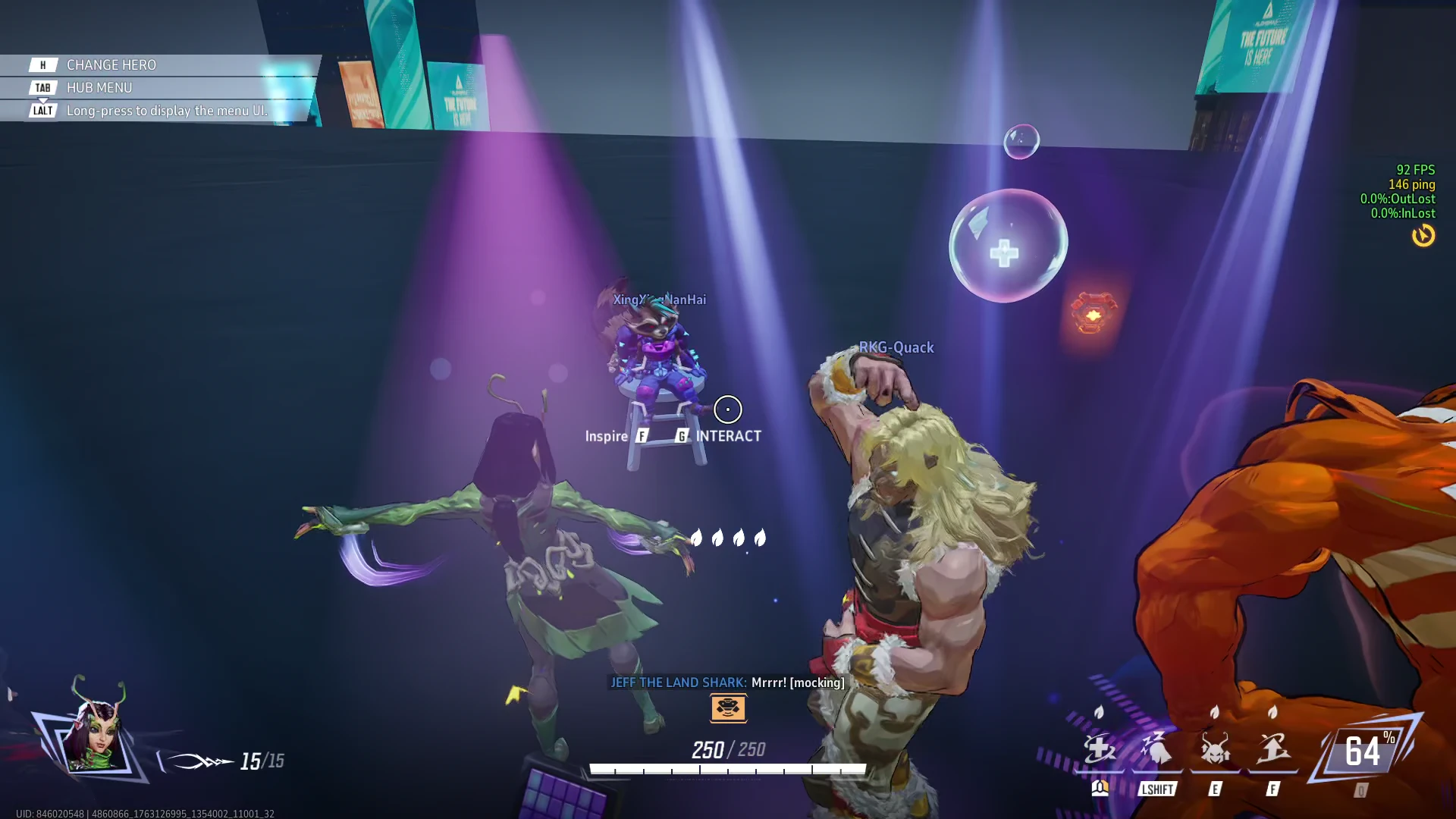This screenshot has height=819, width=1456.
Task: Activate the upward-arrow ally boost ability
Action: coord(1272,750)
